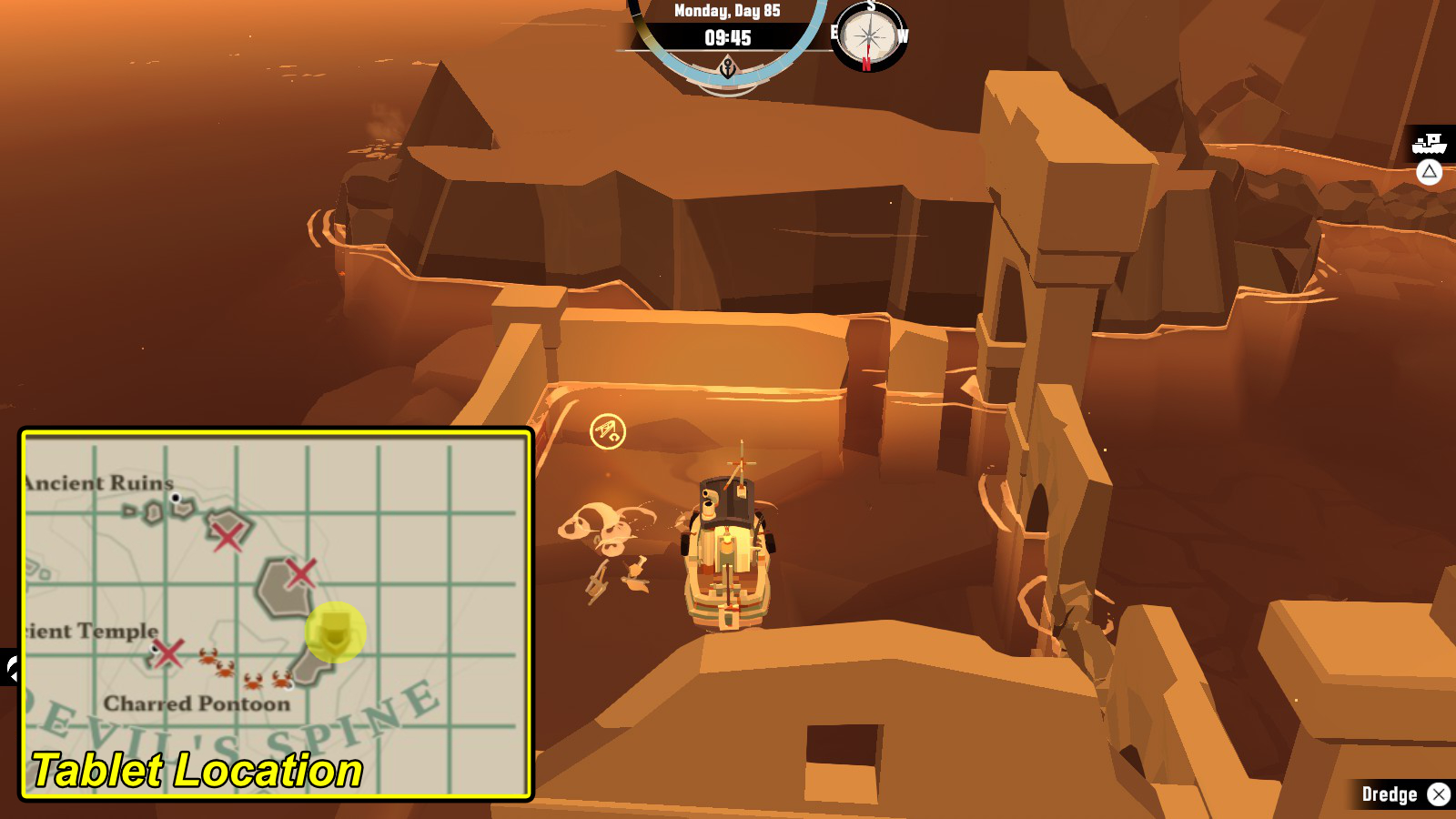1456x819 pixels.
Task: Click the Triangle button prompt
Action: (1431, 172)
